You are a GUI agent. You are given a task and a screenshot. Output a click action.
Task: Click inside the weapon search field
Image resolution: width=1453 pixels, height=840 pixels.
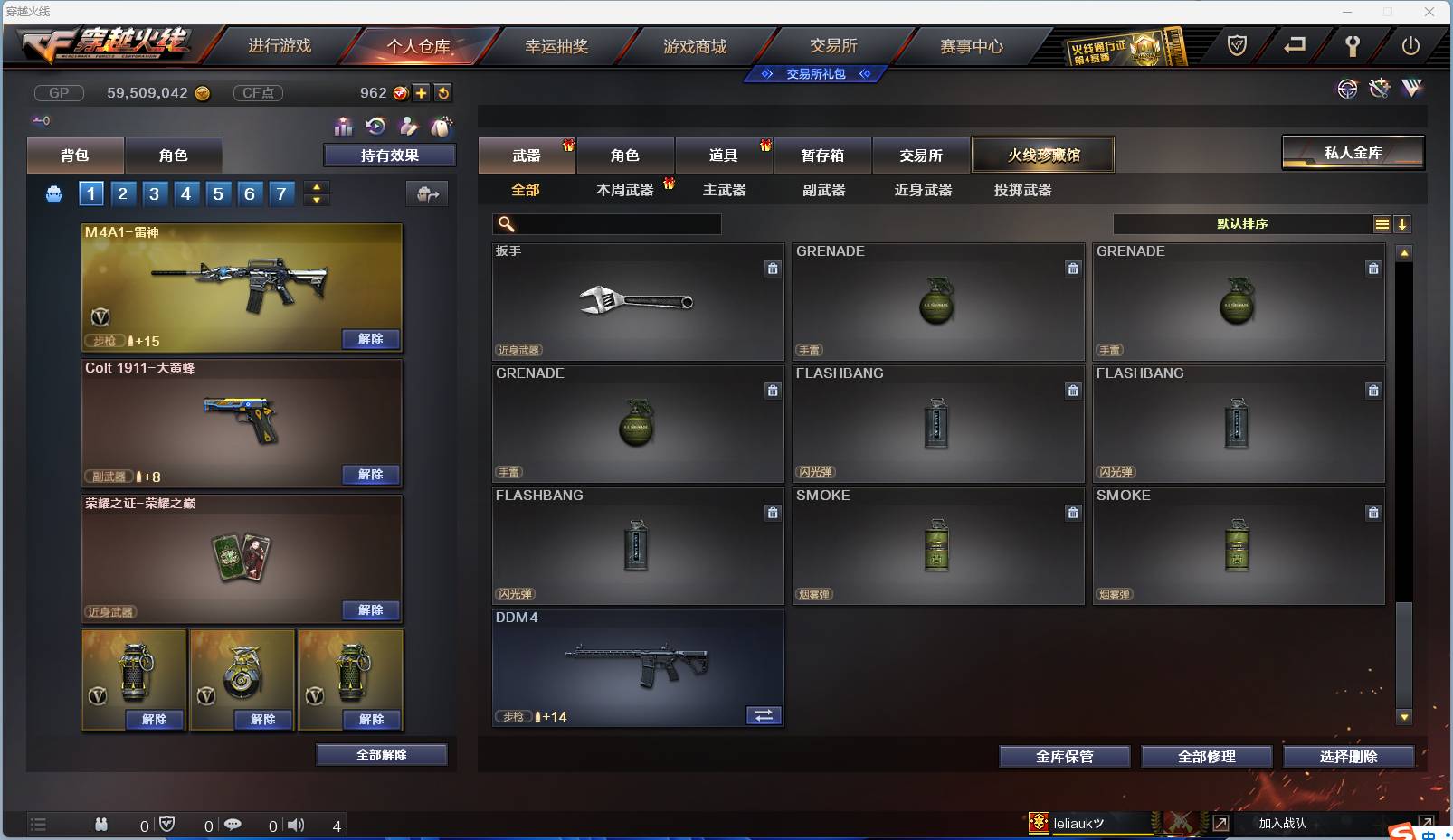tap(615, 223)
